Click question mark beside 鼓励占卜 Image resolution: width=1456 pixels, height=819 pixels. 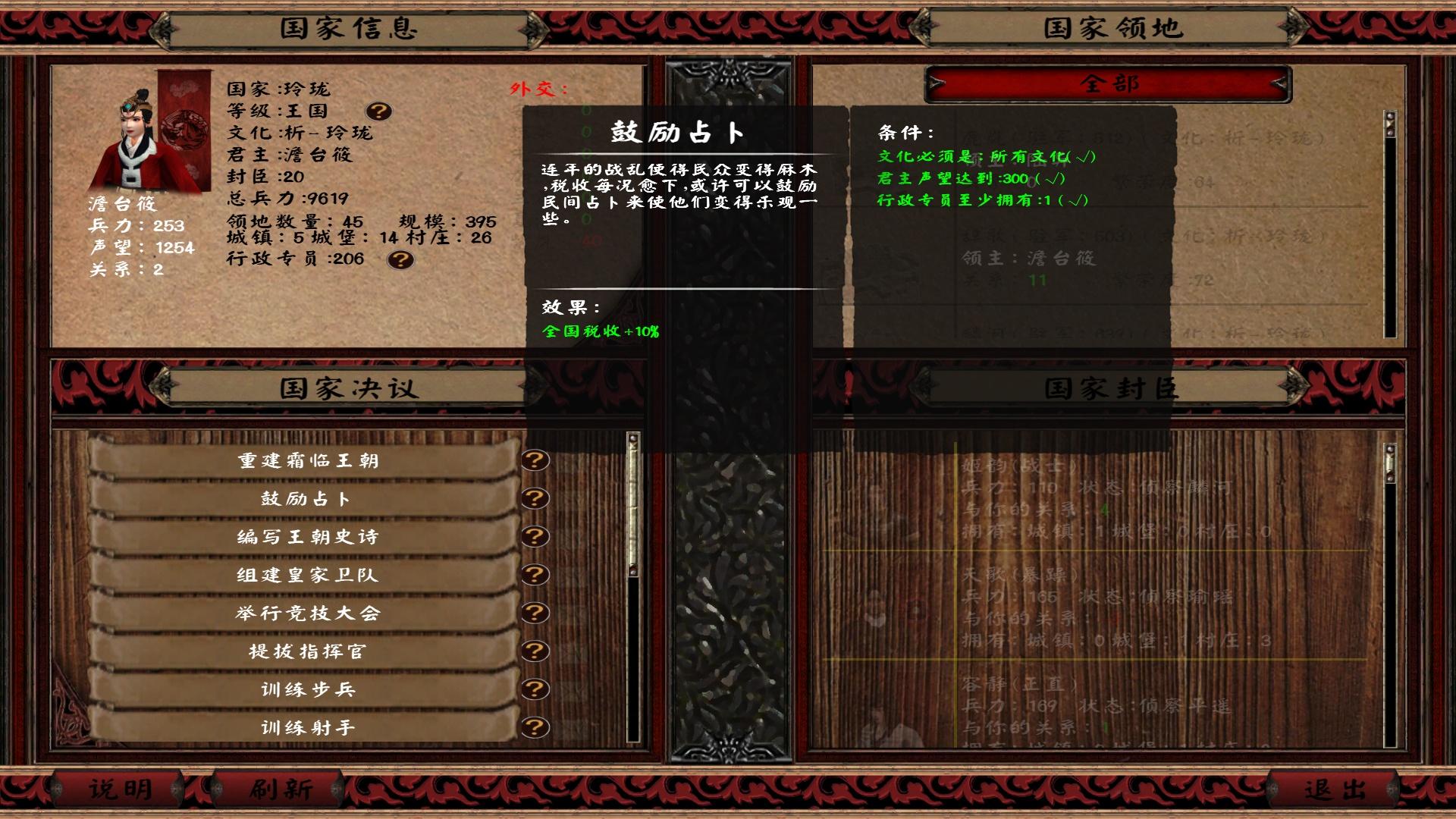pos(535,498)
